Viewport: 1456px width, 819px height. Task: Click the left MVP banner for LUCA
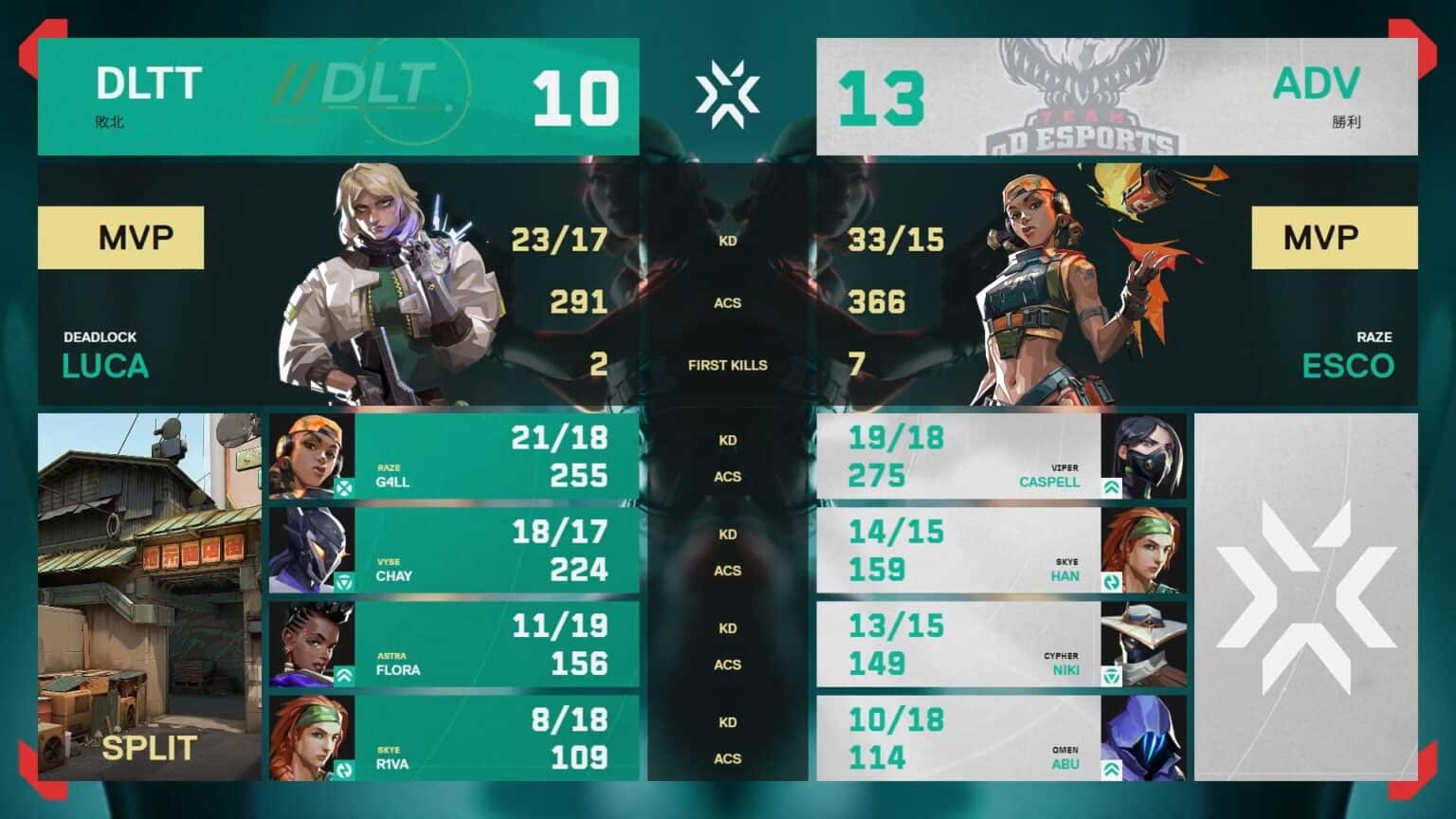click(x=121, y=237)
